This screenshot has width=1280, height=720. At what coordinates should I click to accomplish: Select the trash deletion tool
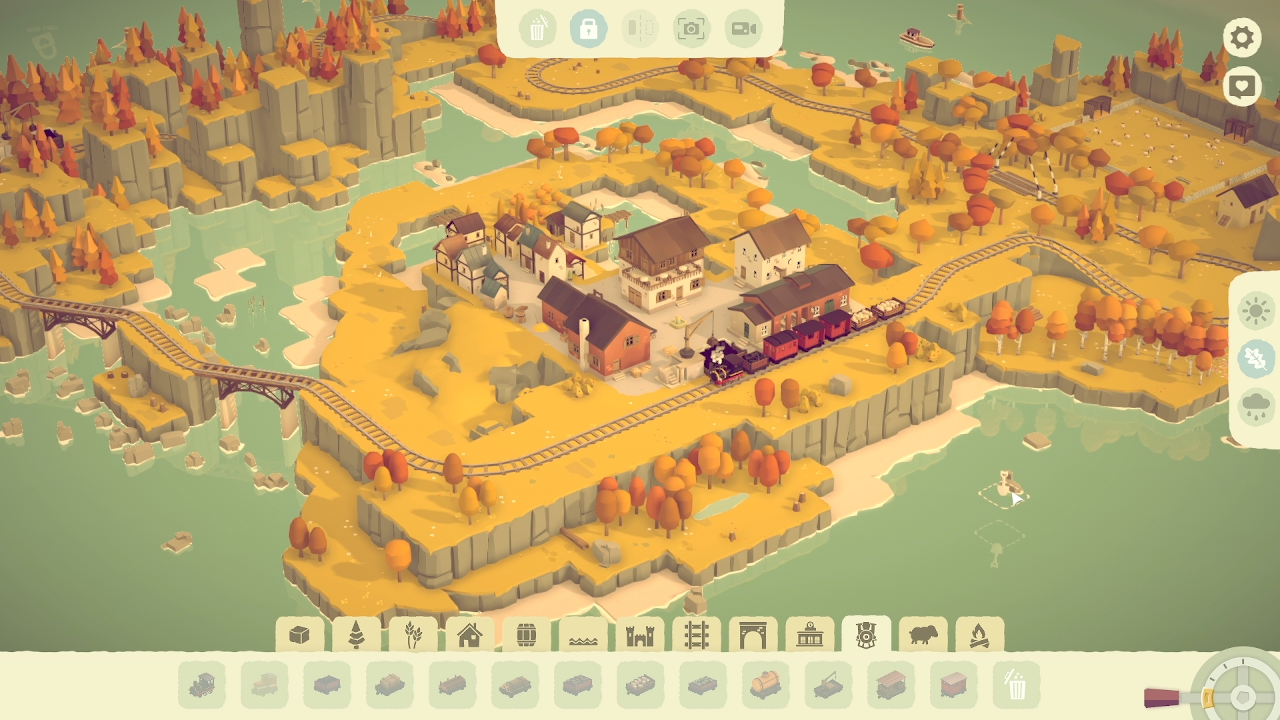540,28
